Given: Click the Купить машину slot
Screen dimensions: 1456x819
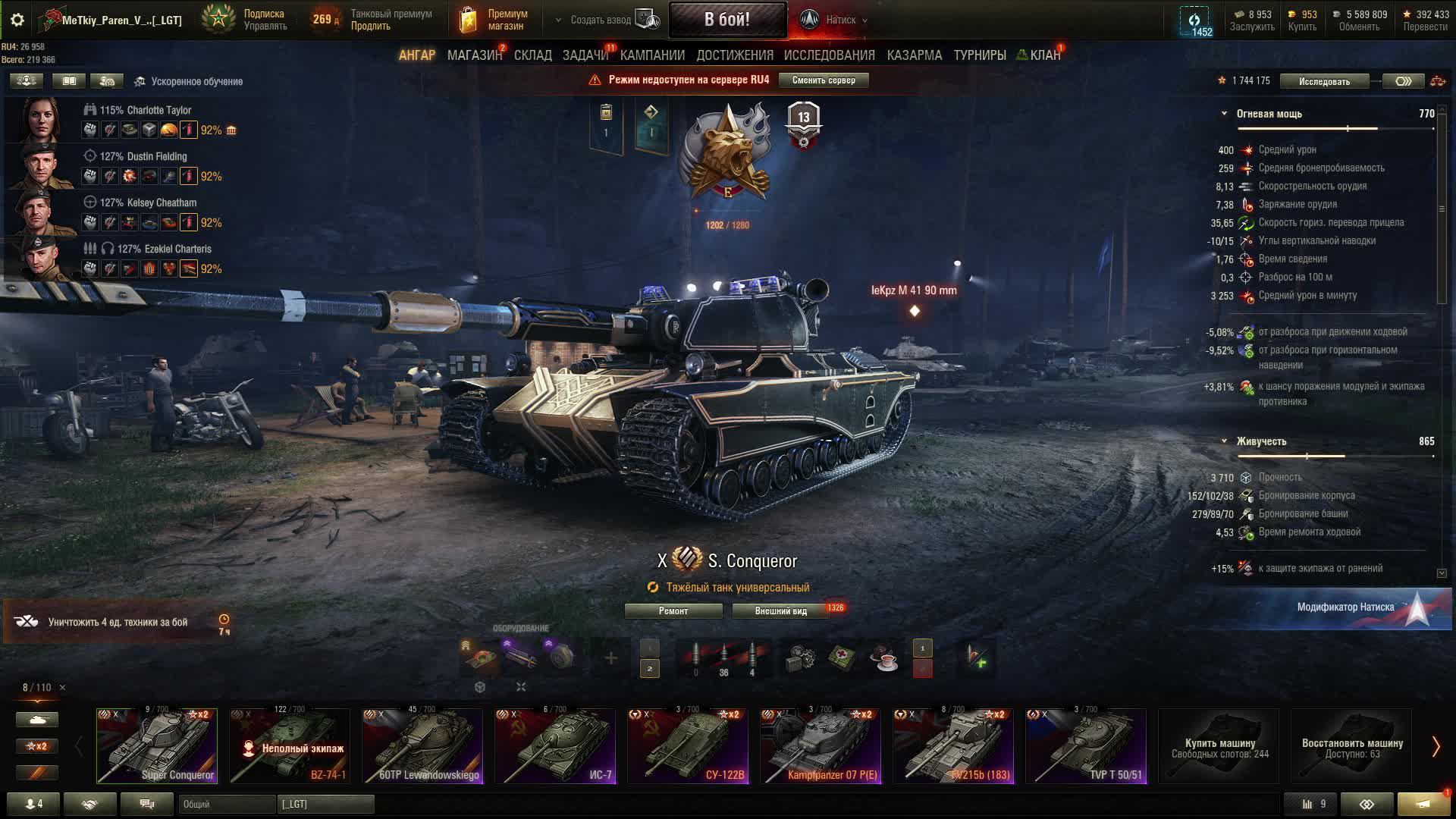Looking at the screenshot, I should click(1219, 747).
